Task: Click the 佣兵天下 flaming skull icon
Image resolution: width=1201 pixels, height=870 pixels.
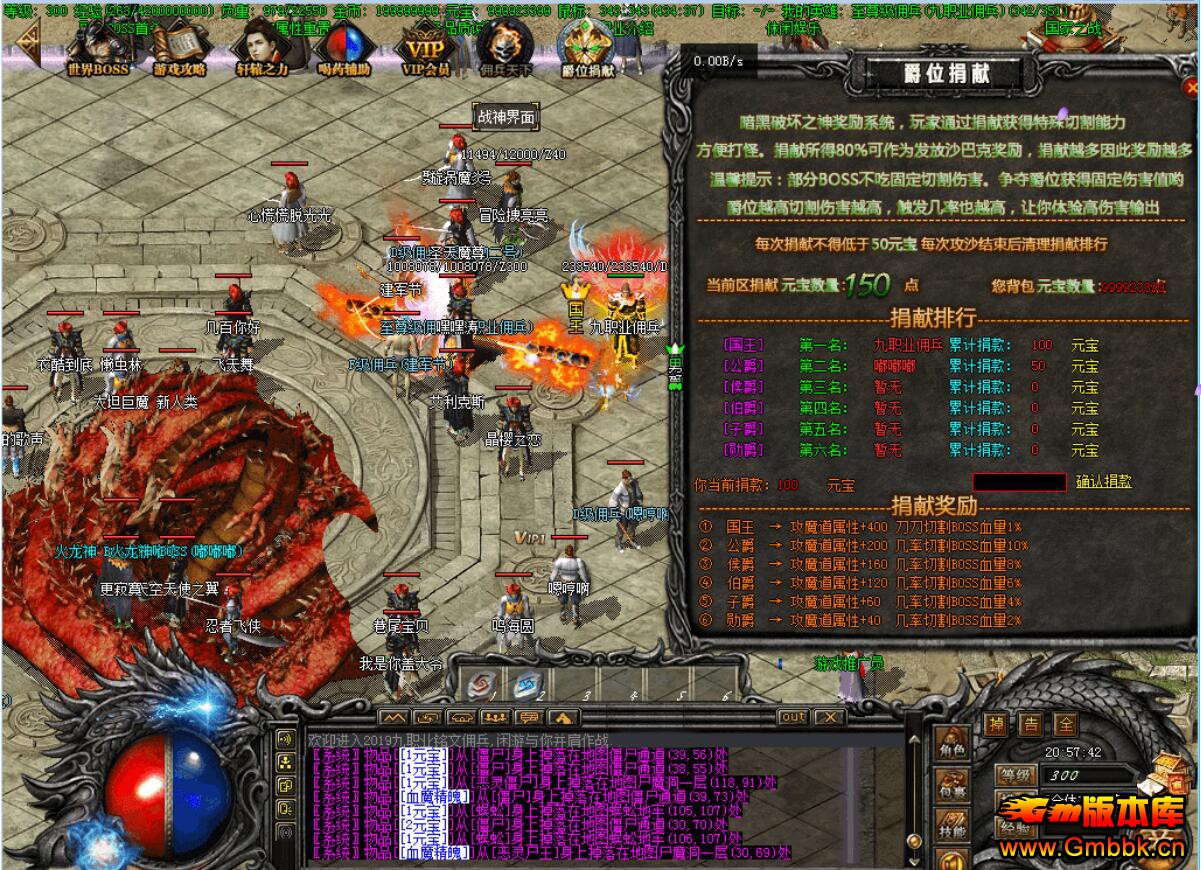Action: point(505,48)
